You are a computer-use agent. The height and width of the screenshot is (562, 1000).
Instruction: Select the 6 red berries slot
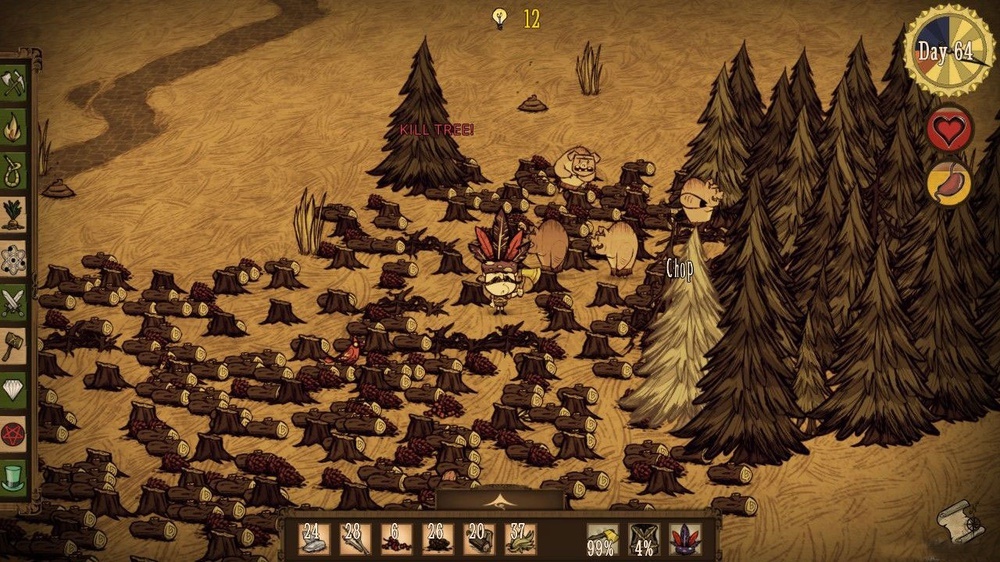[x=396, y=539]
